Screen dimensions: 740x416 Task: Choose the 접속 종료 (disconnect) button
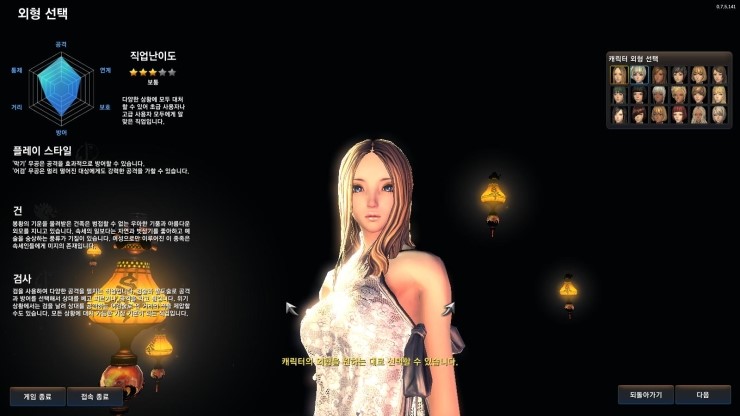[x=95, y=396]
